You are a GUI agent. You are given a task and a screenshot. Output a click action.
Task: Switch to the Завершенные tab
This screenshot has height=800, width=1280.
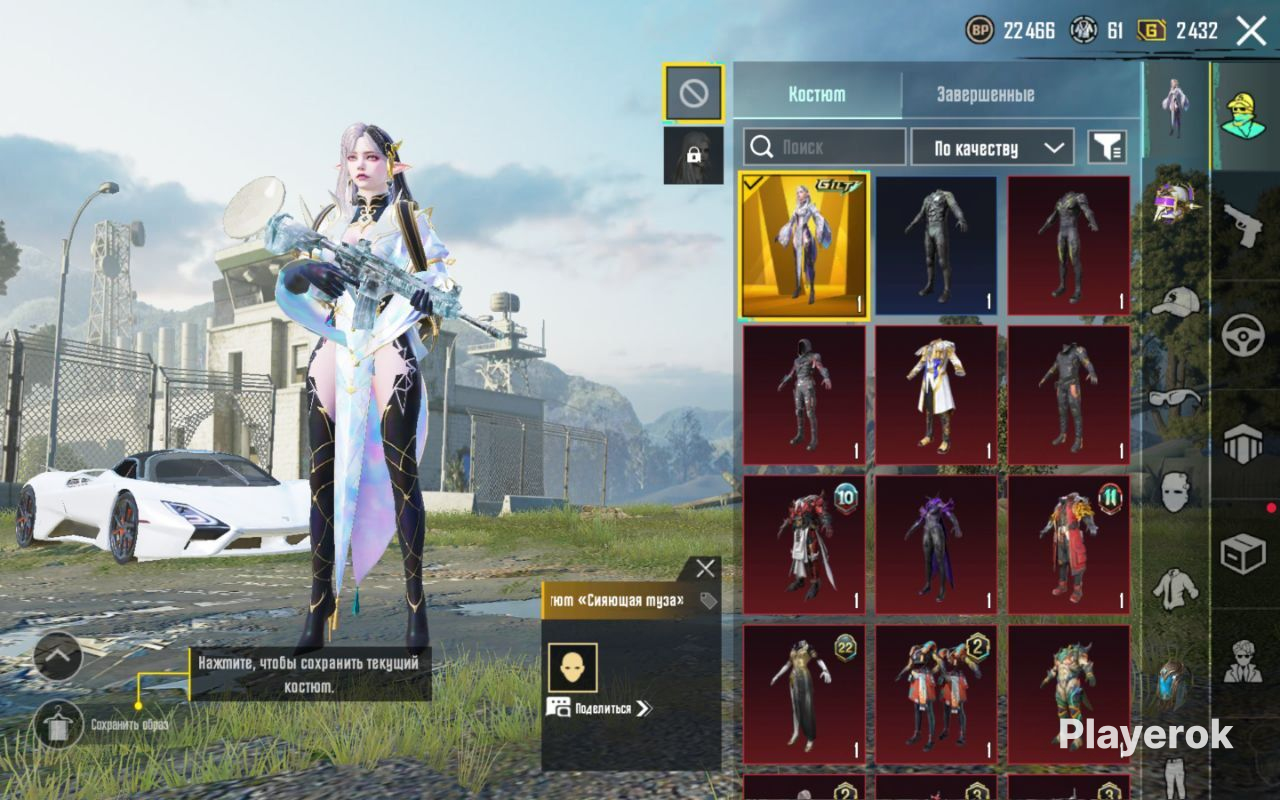[x=985, y=94]
